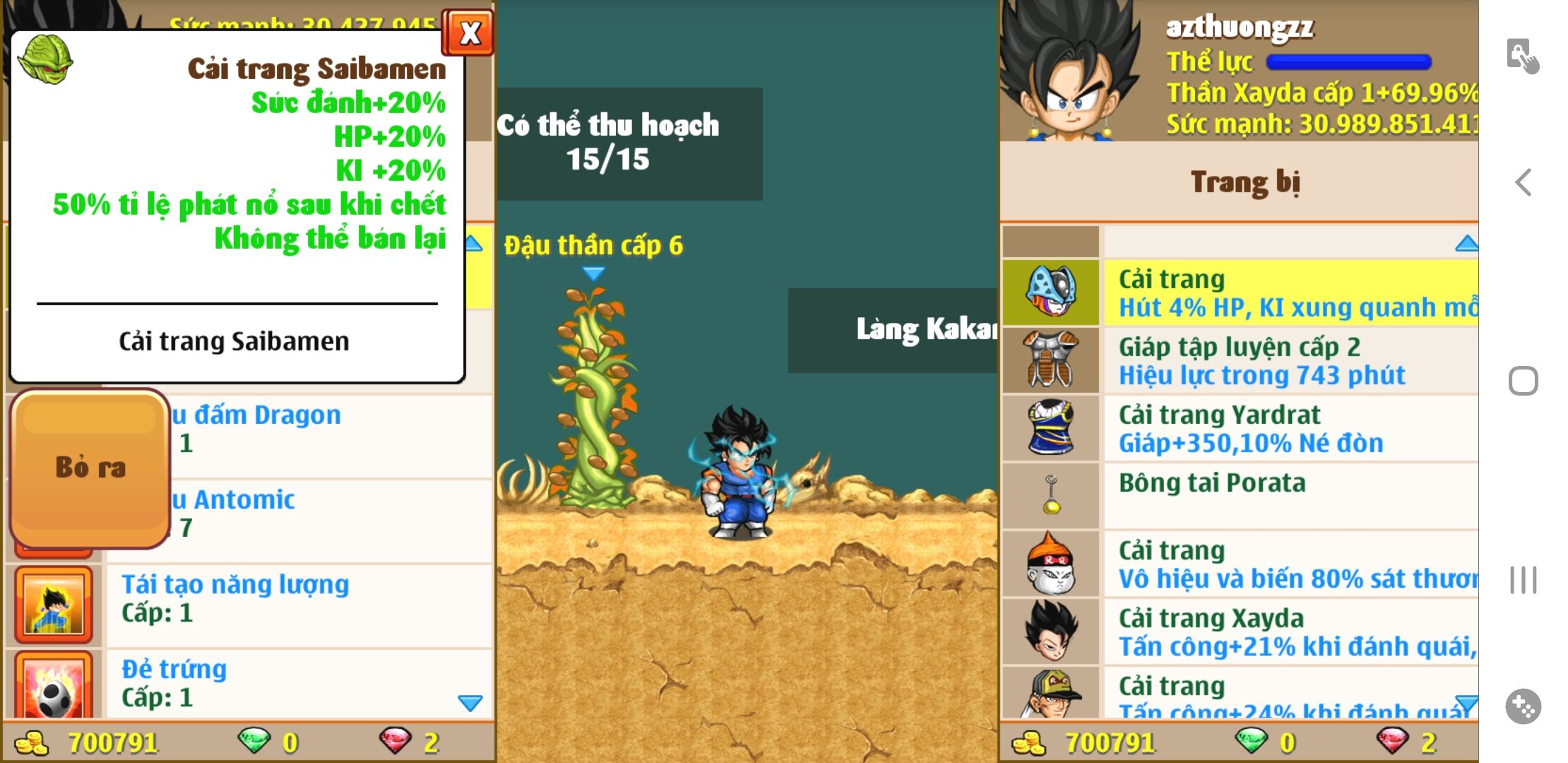Tap the Android home button

[x=1523, y=381]
